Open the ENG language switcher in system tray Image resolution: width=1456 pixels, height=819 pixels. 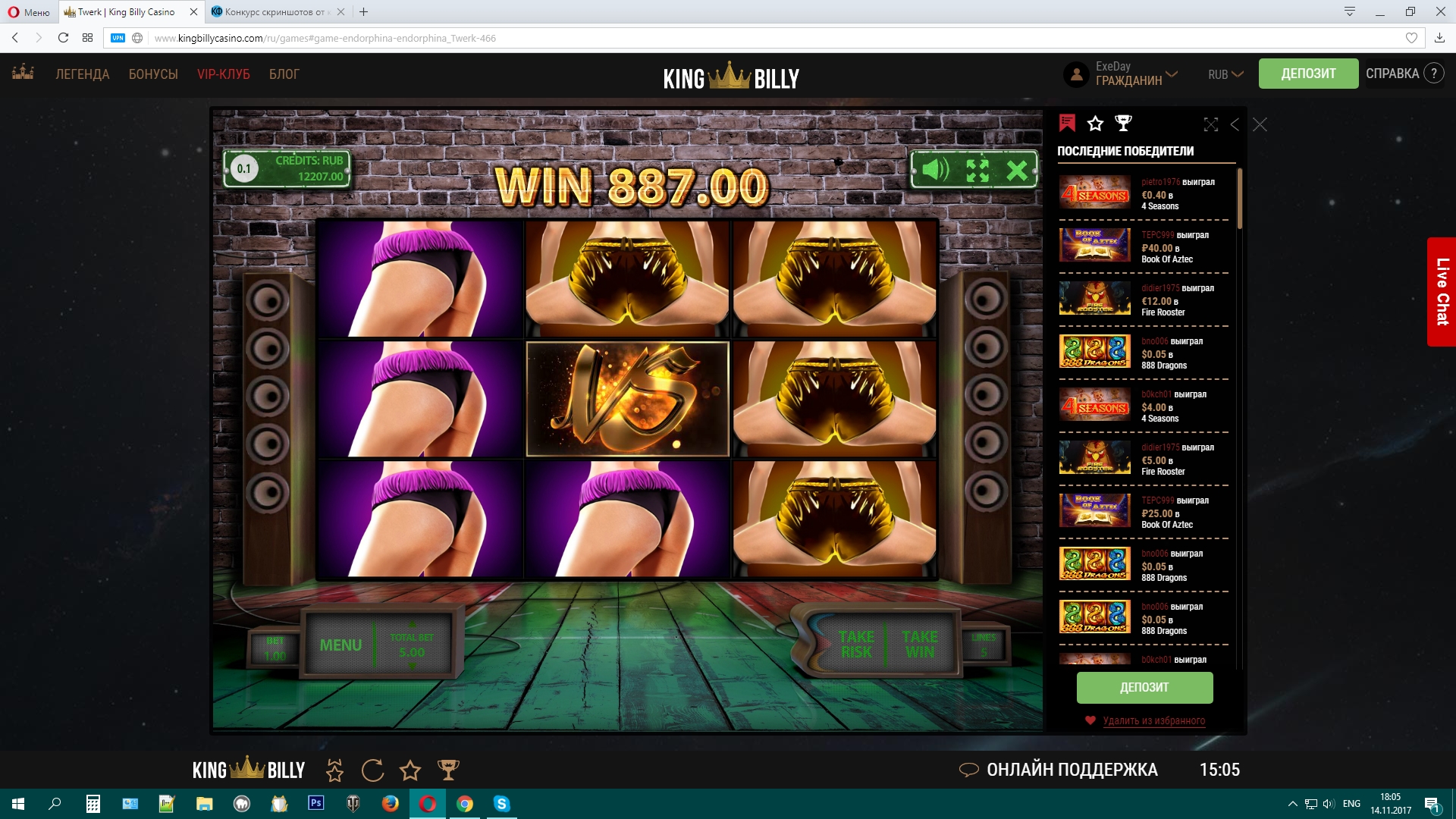pos(1351,805)
